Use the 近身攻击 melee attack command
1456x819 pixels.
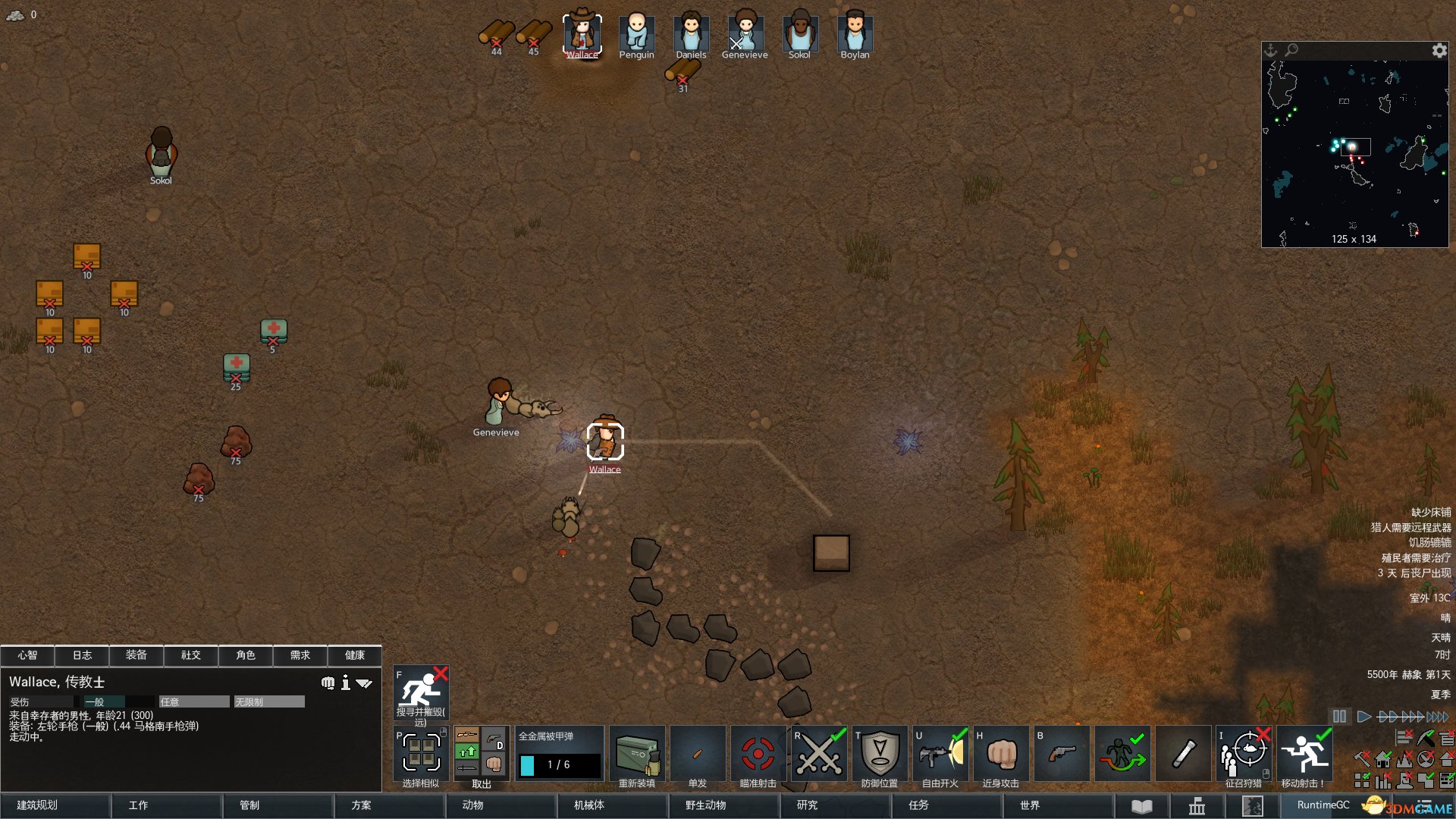click(x=1001, y=755)
